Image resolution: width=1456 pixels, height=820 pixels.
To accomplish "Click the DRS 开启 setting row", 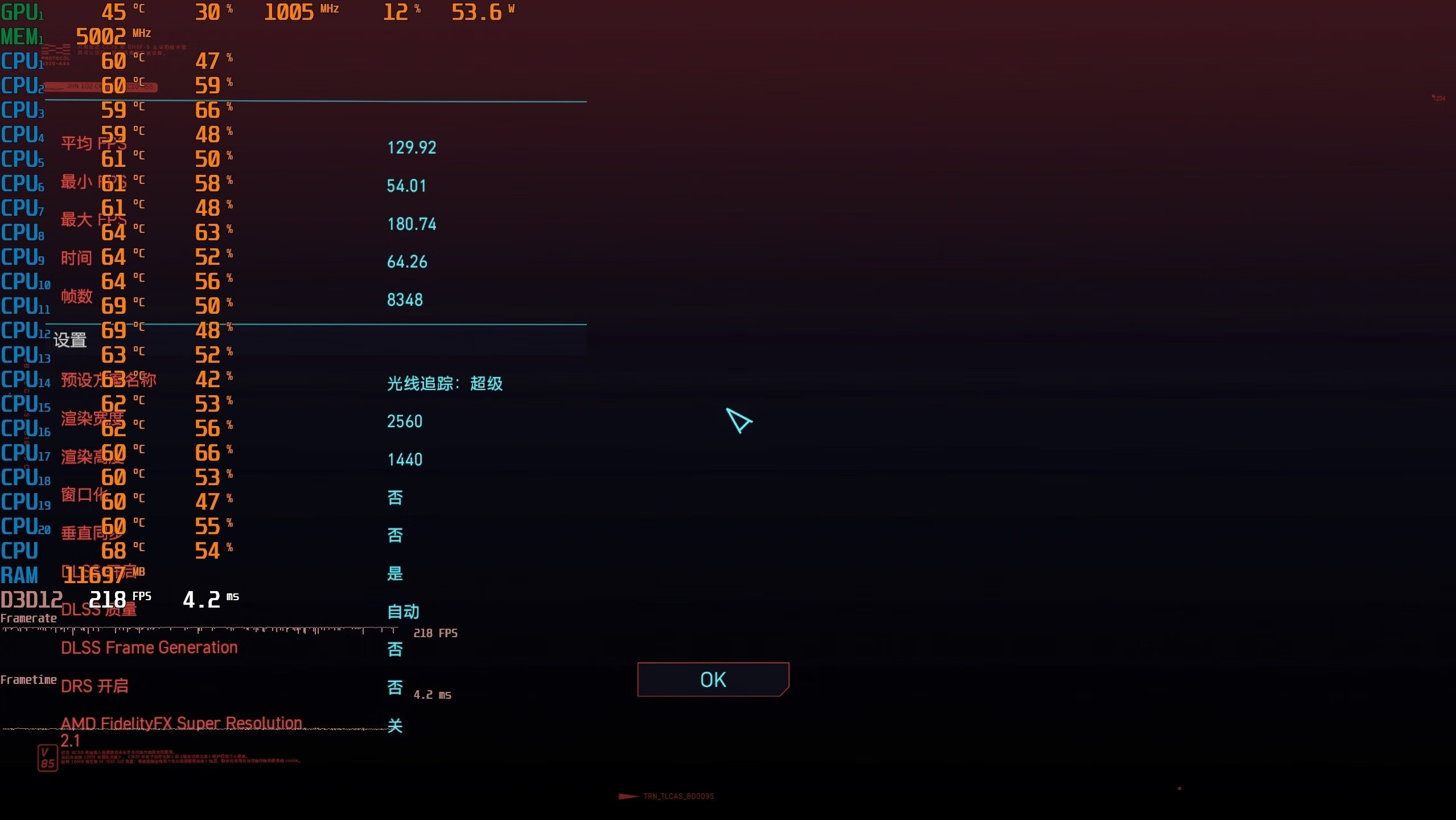I will 94,685.
